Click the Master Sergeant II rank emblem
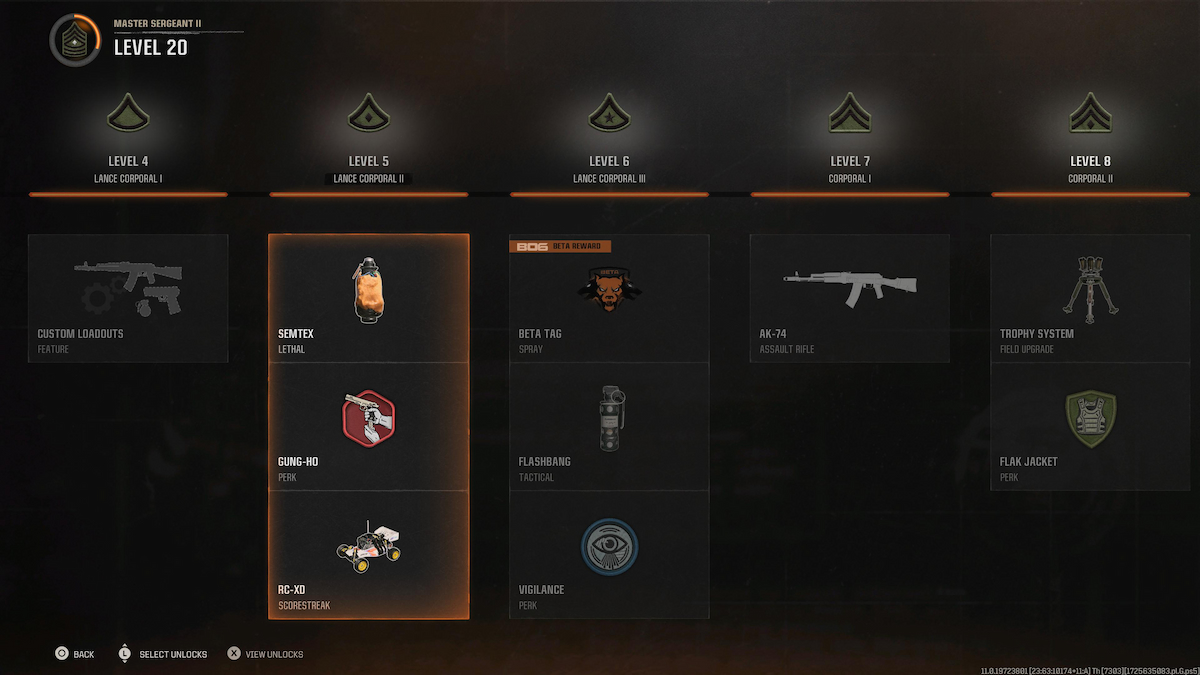Viewport: 1200px width, 675px height. 75,42
